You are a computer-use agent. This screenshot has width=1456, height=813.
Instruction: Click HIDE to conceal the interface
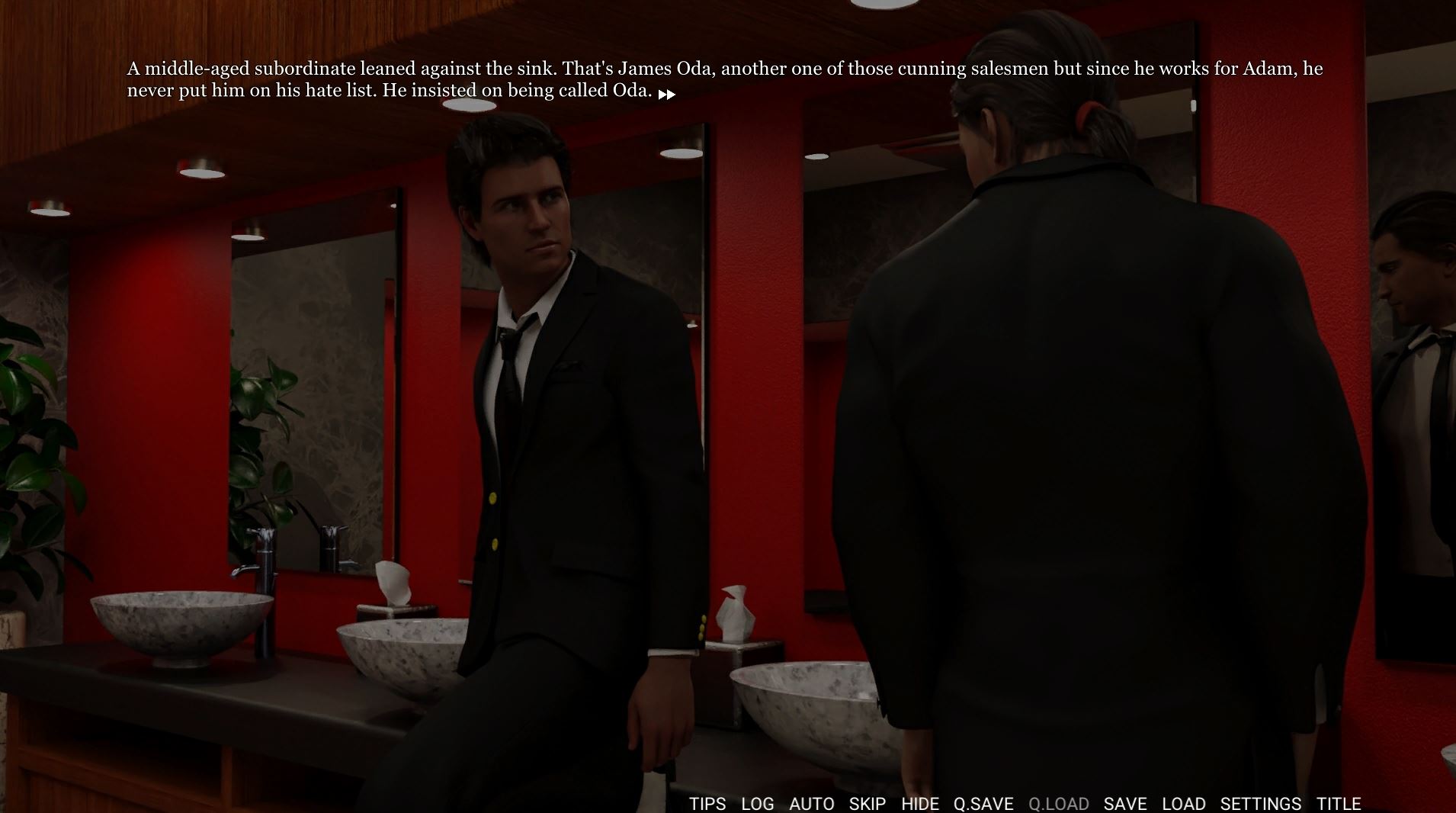[x=919, y=804]
